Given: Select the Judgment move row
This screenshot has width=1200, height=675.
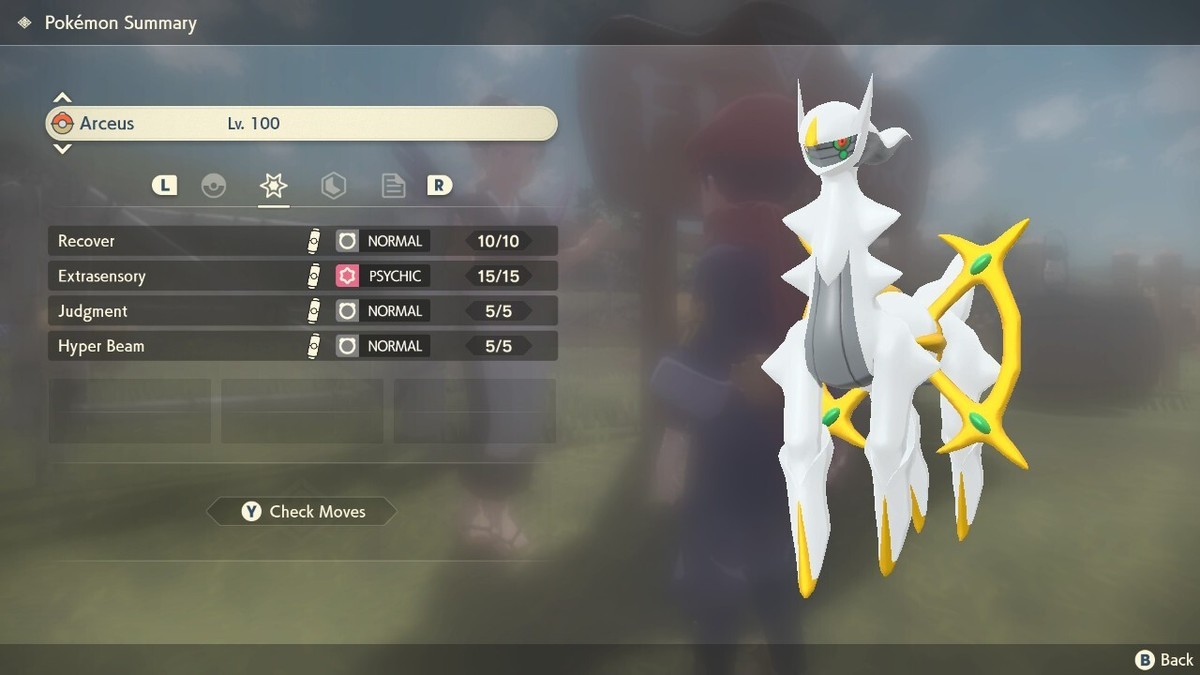Looking at the screenshot, I should (302, 311).
